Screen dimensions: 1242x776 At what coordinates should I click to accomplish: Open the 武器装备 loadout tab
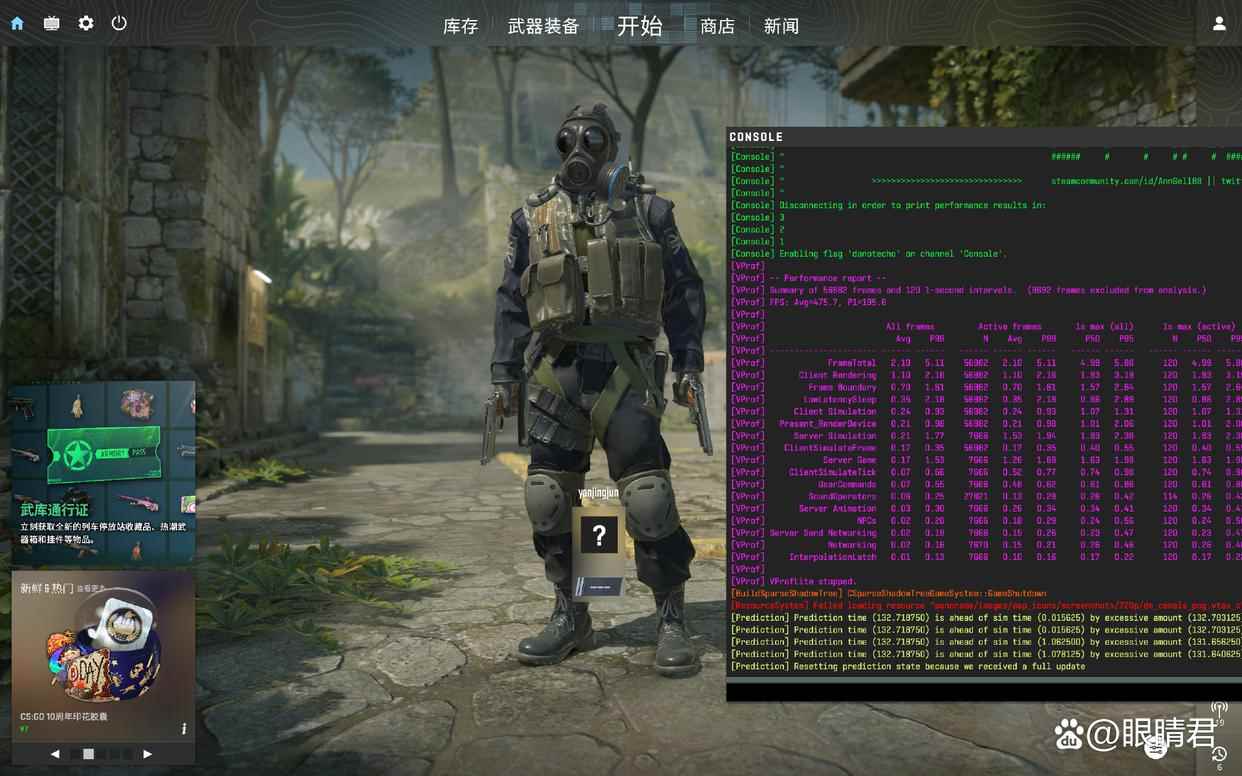click(543, 26)
